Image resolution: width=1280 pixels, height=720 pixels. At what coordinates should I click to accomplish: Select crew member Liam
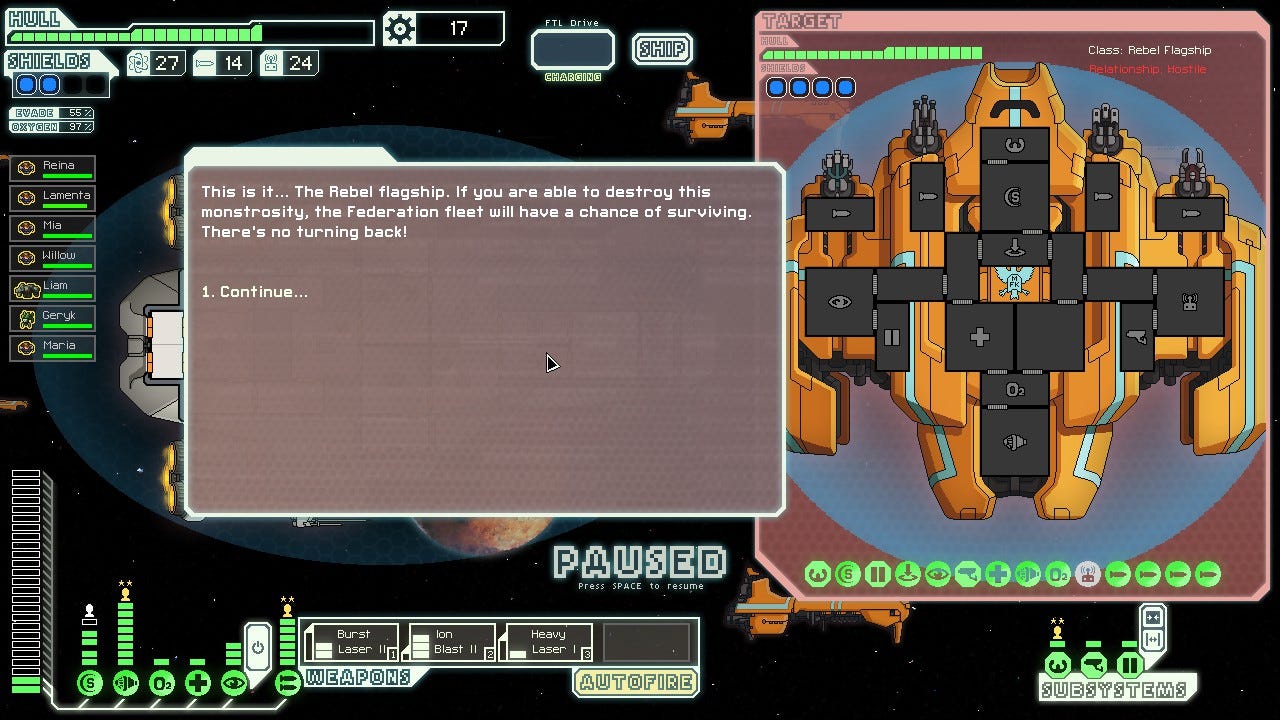[53, 288]
